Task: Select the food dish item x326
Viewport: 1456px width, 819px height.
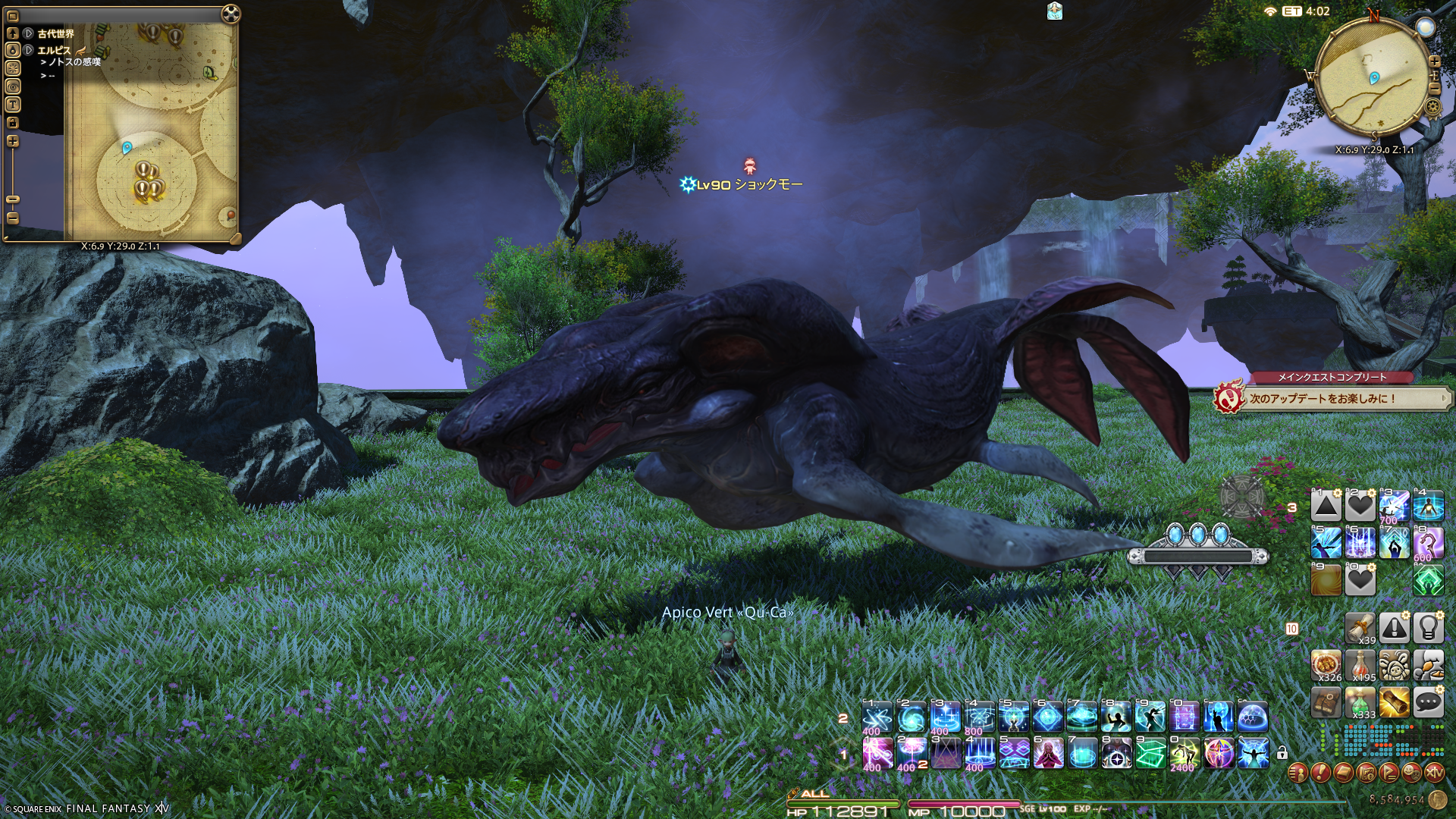Action: [1326, 665]
